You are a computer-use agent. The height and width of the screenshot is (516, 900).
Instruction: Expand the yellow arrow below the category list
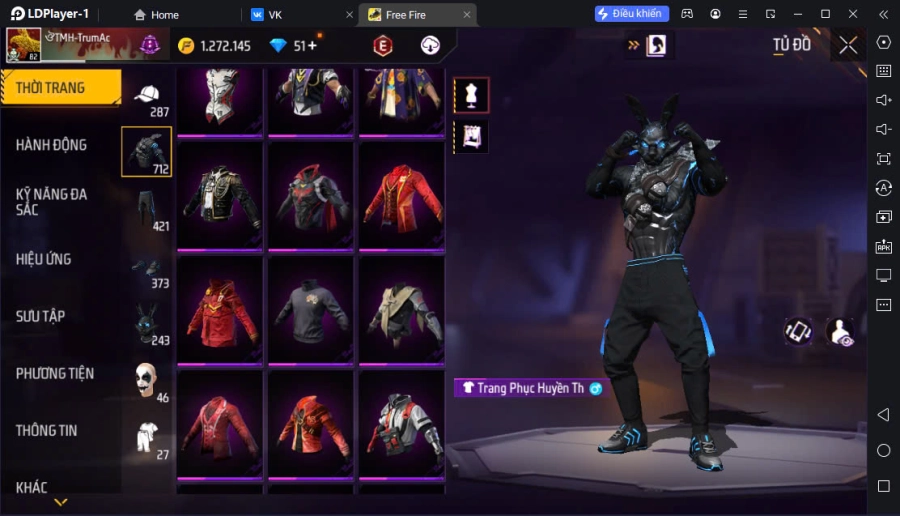[x=60, y=502]
